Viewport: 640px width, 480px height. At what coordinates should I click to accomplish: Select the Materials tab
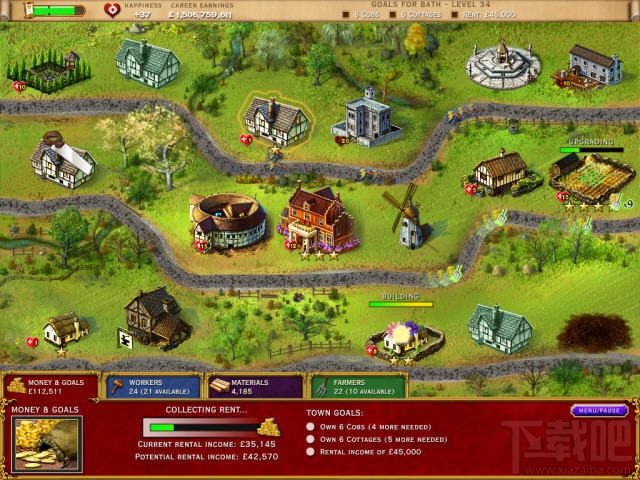pos(253,386)
